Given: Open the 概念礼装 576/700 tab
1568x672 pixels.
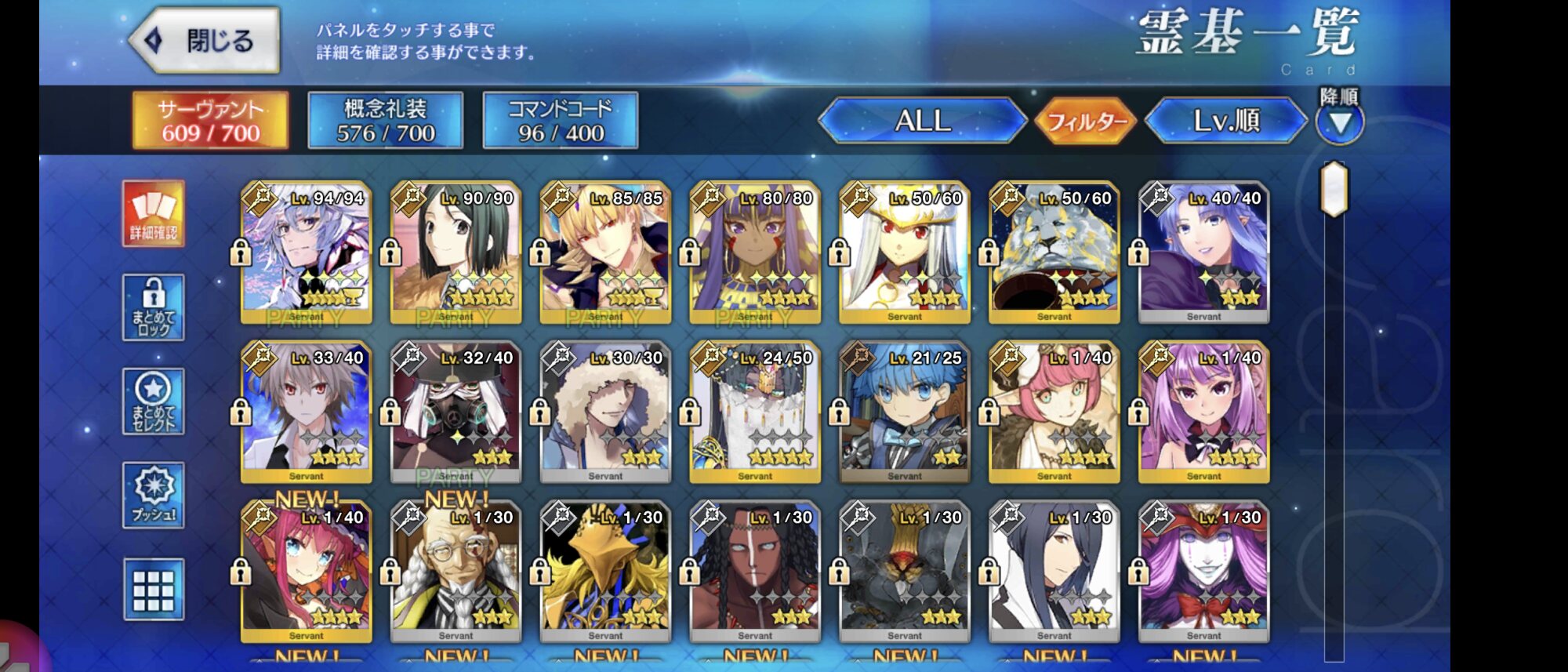Looking at the screenshot, I should [x=385, y=121].
